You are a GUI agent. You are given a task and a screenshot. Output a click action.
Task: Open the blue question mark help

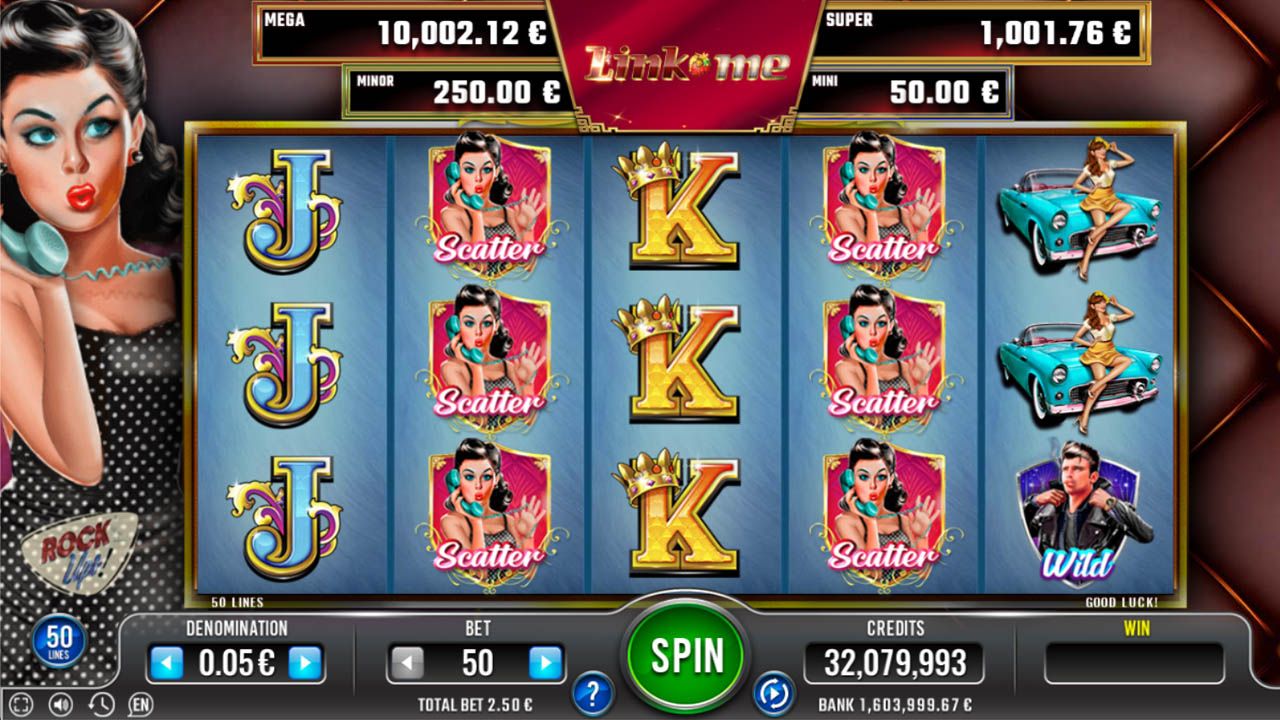593,692
